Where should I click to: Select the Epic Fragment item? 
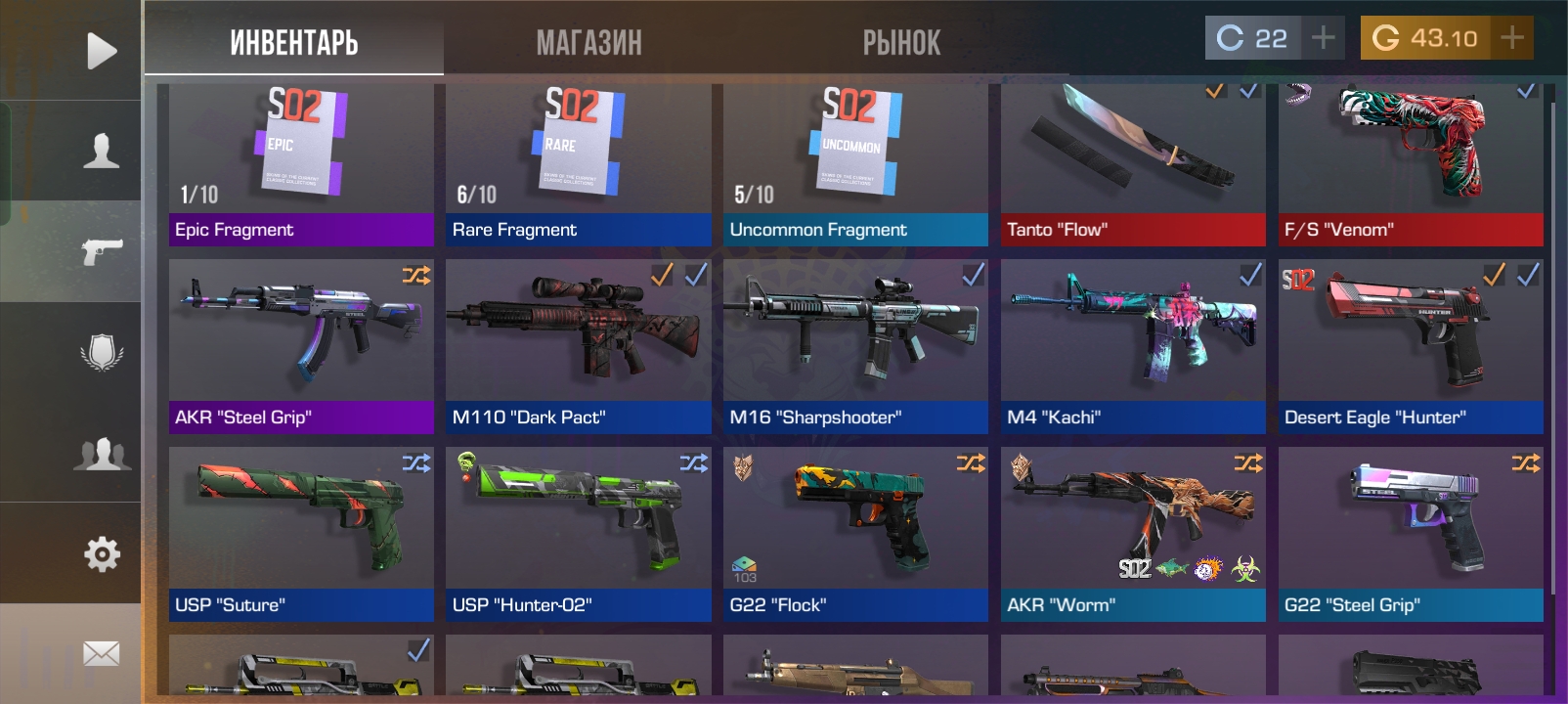301,164
